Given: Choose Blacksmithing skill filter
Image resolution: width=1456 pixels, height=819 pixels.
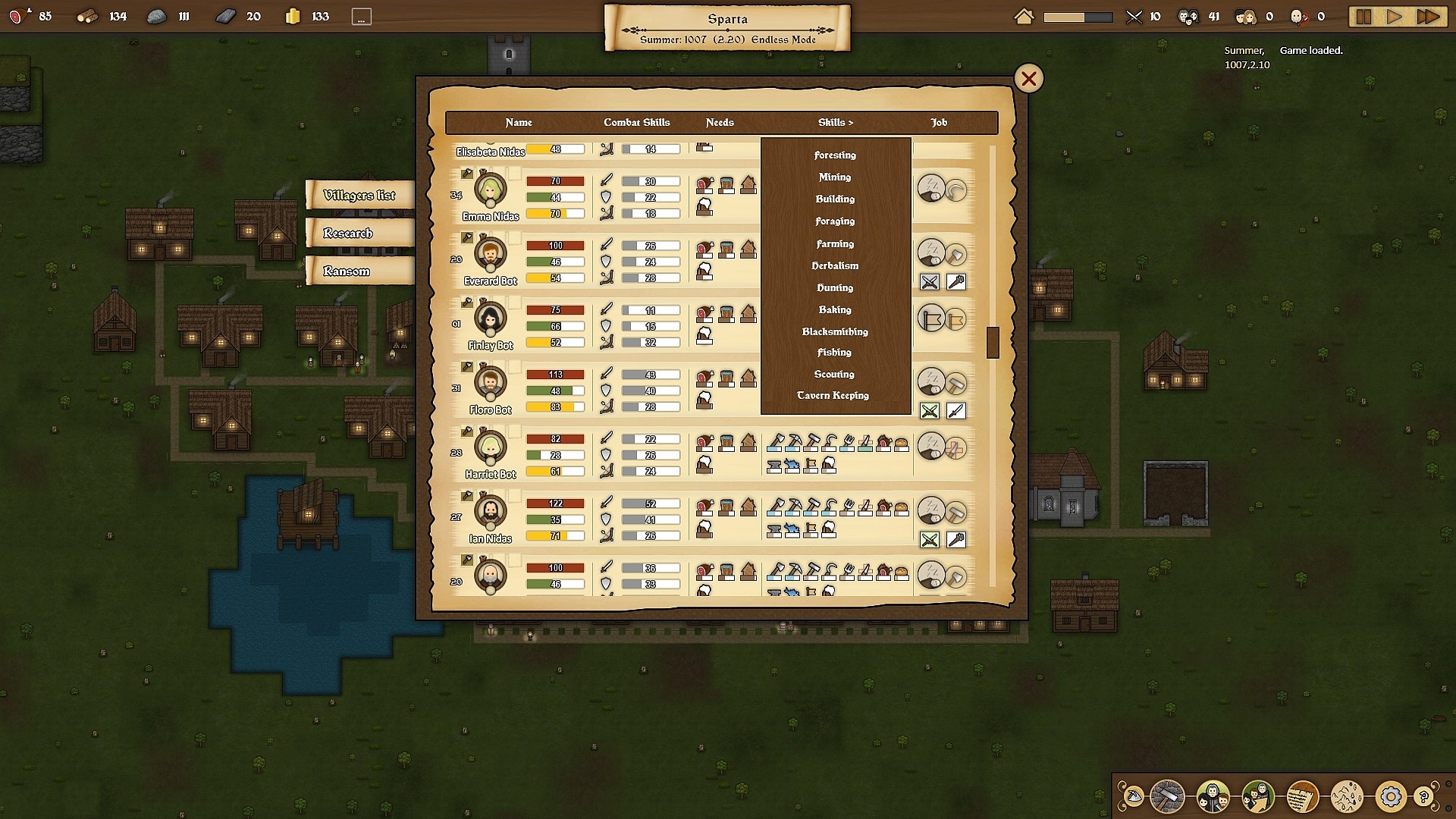Looking at the screenshot, I should (x=835, y=332).
